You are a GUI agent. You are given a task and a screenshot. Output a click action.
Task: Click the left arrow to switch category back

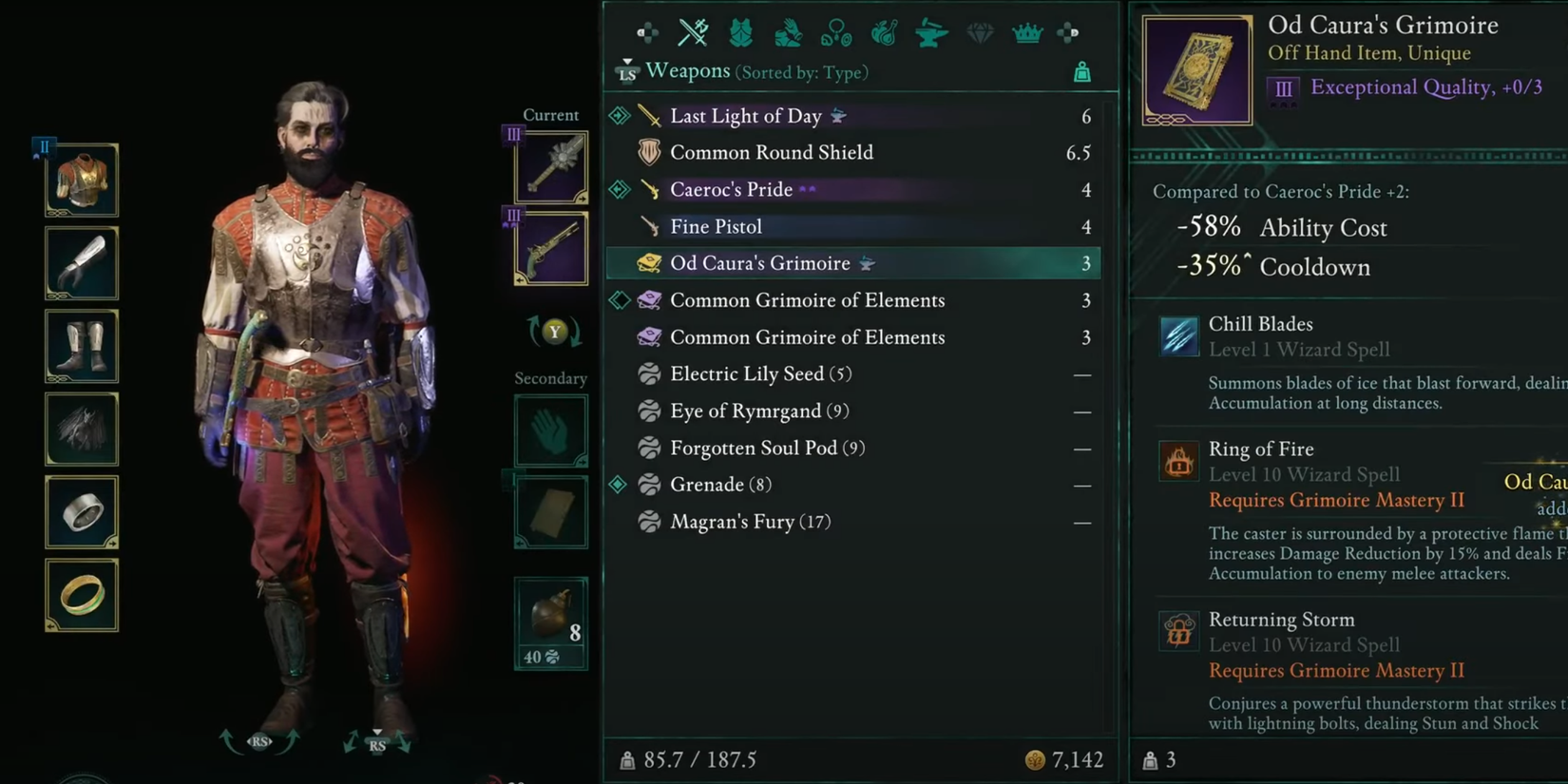649,31
